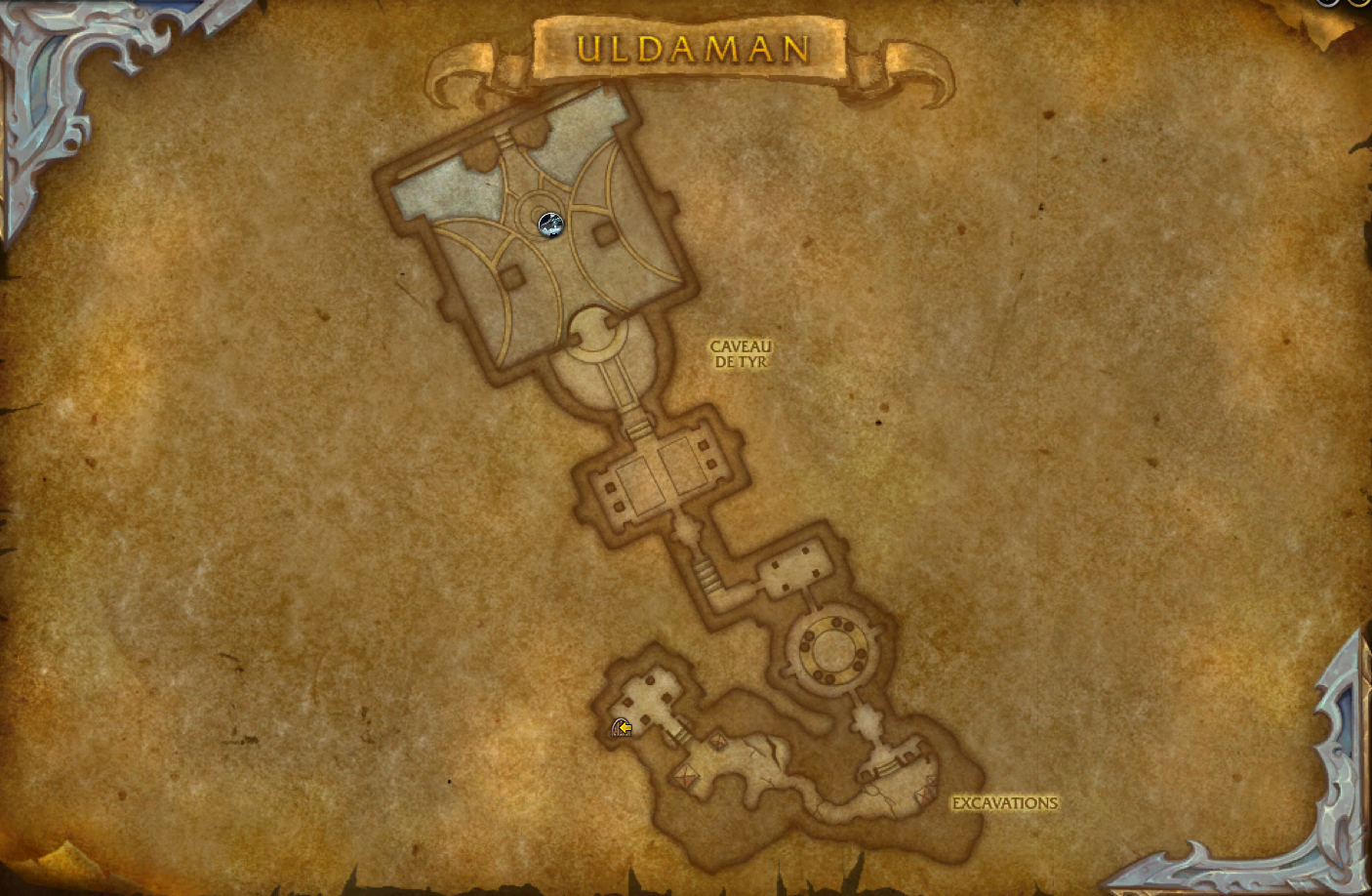Expand details for the Excavations label
1372x896 pixels.
point(1005,802)
